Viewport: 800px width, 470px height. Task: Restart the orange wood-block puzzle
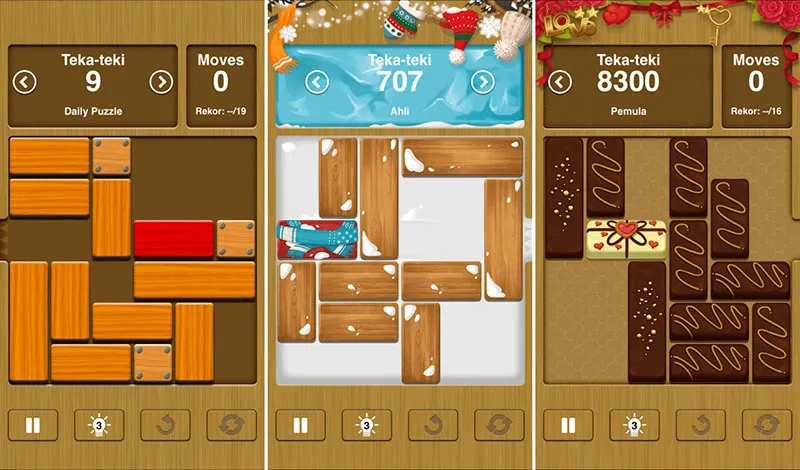(x=231, y=425)
